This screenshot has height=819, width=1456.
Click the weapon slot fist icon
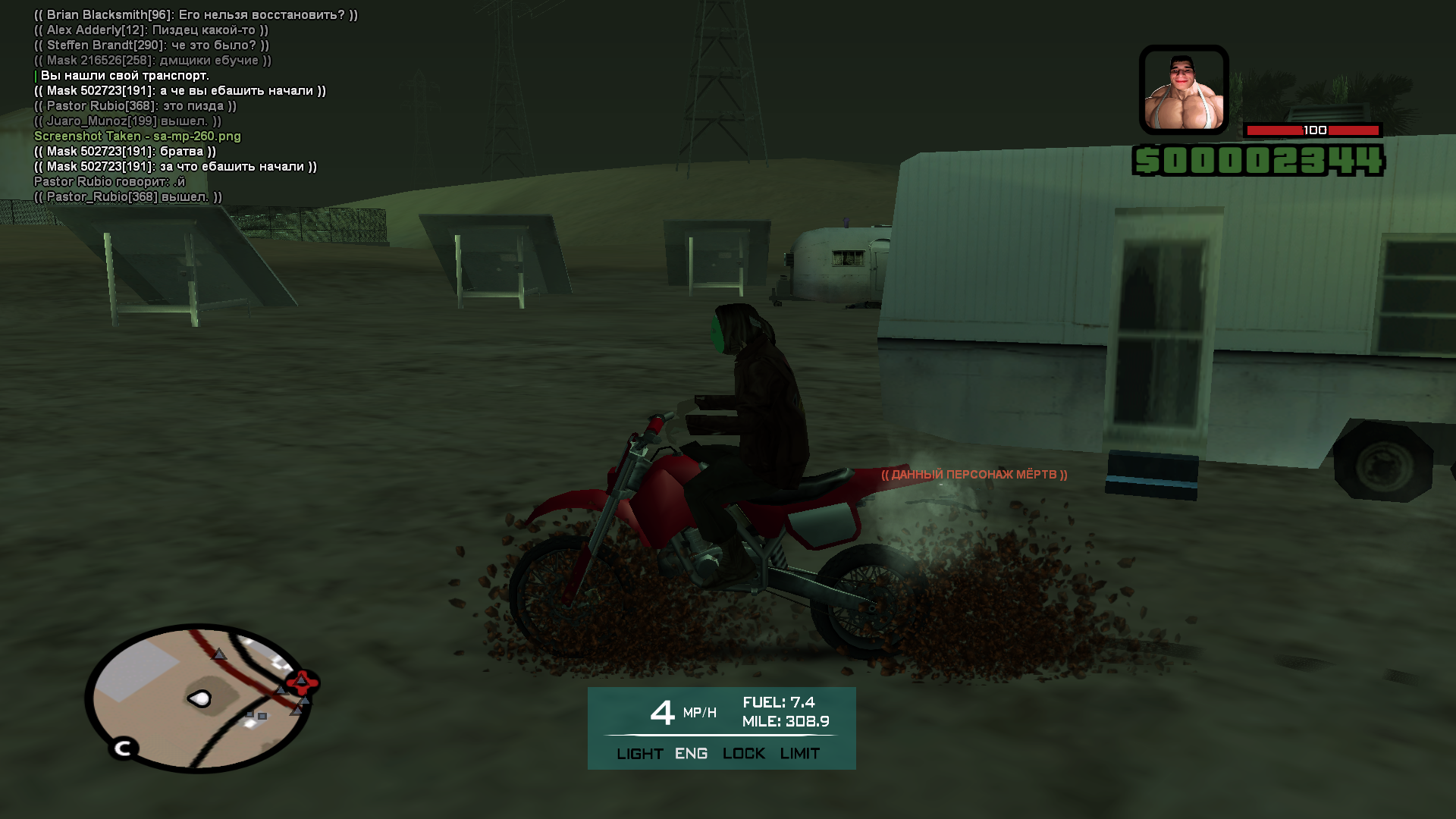coord(1183,90)
